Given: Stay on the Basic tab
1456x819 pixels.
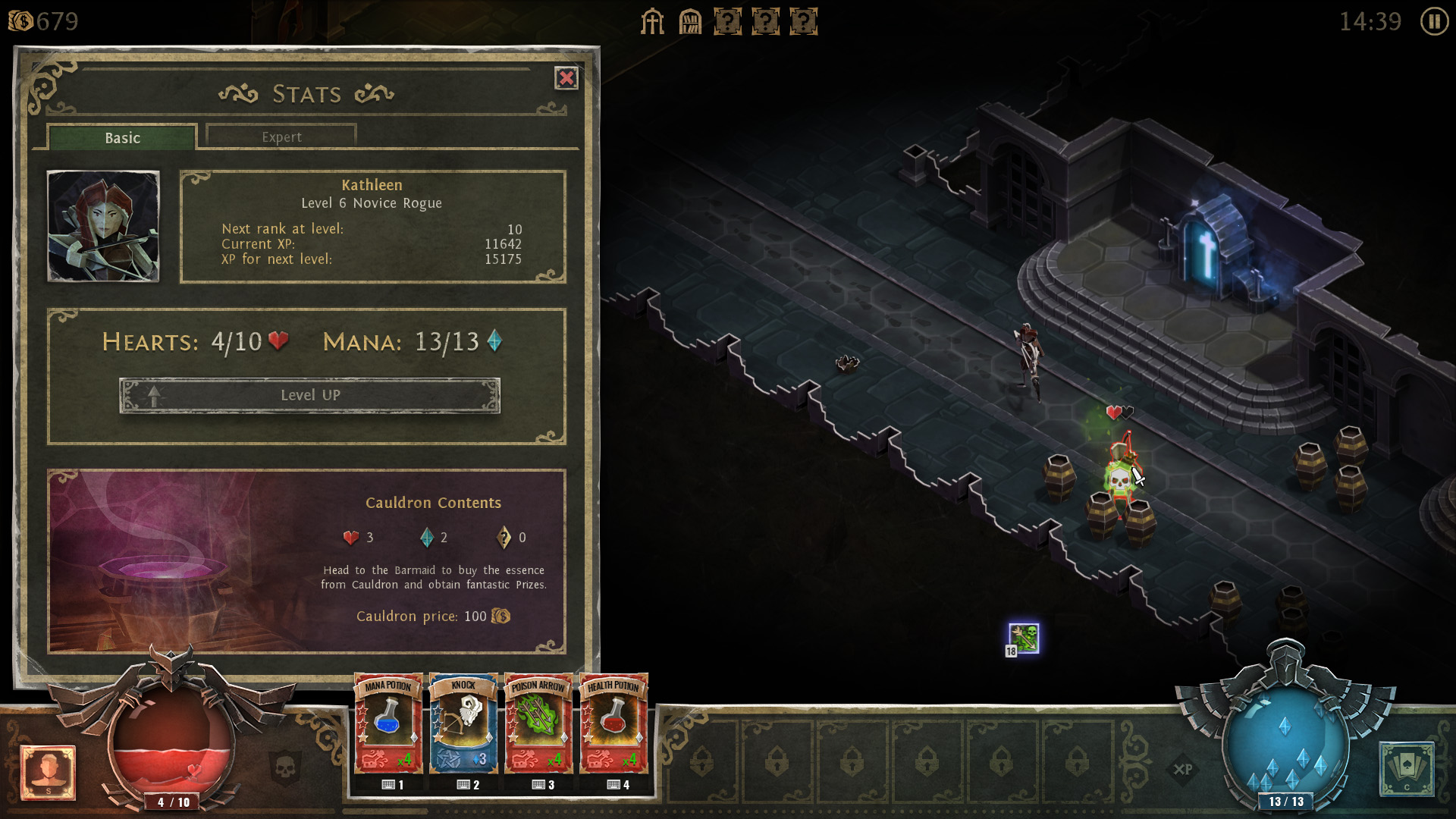Looking at the screenshot, I should 121,137.
